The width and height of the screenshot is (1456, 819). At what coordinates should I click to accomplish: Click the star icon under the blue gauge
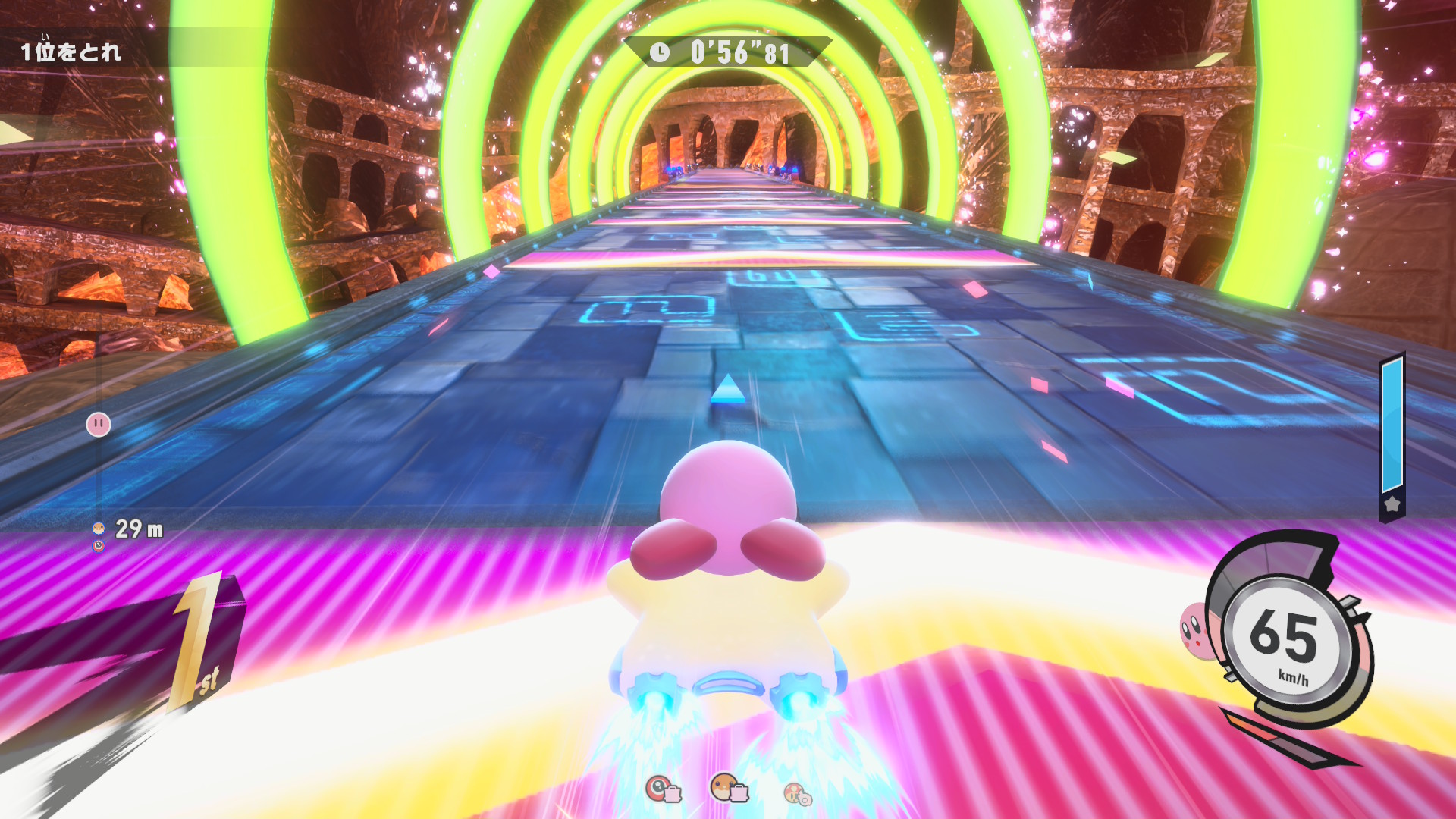tap(1392, 504)
